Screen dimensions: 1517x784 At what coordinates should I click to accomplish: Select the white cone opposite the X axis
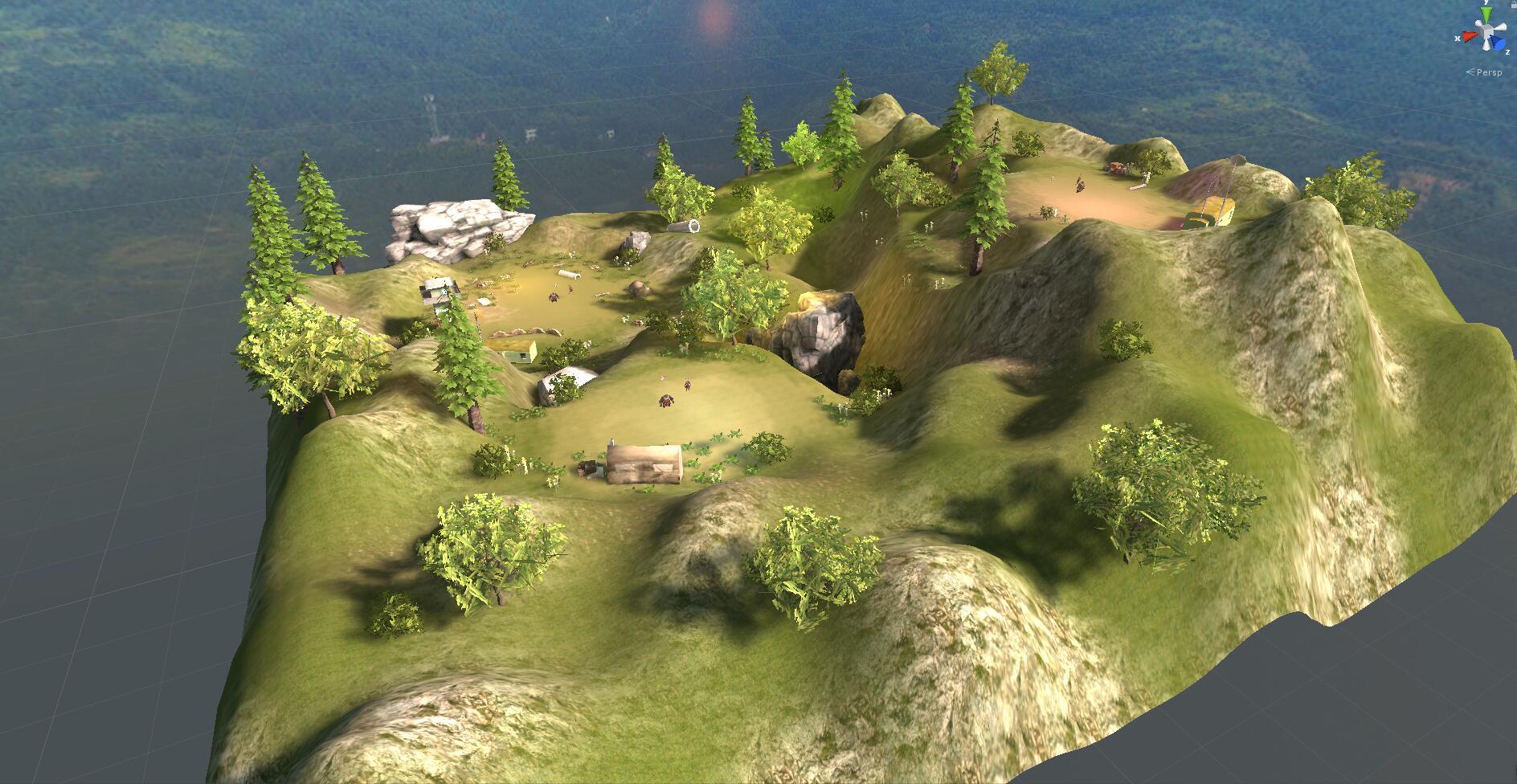click(x=1500, y=27)
